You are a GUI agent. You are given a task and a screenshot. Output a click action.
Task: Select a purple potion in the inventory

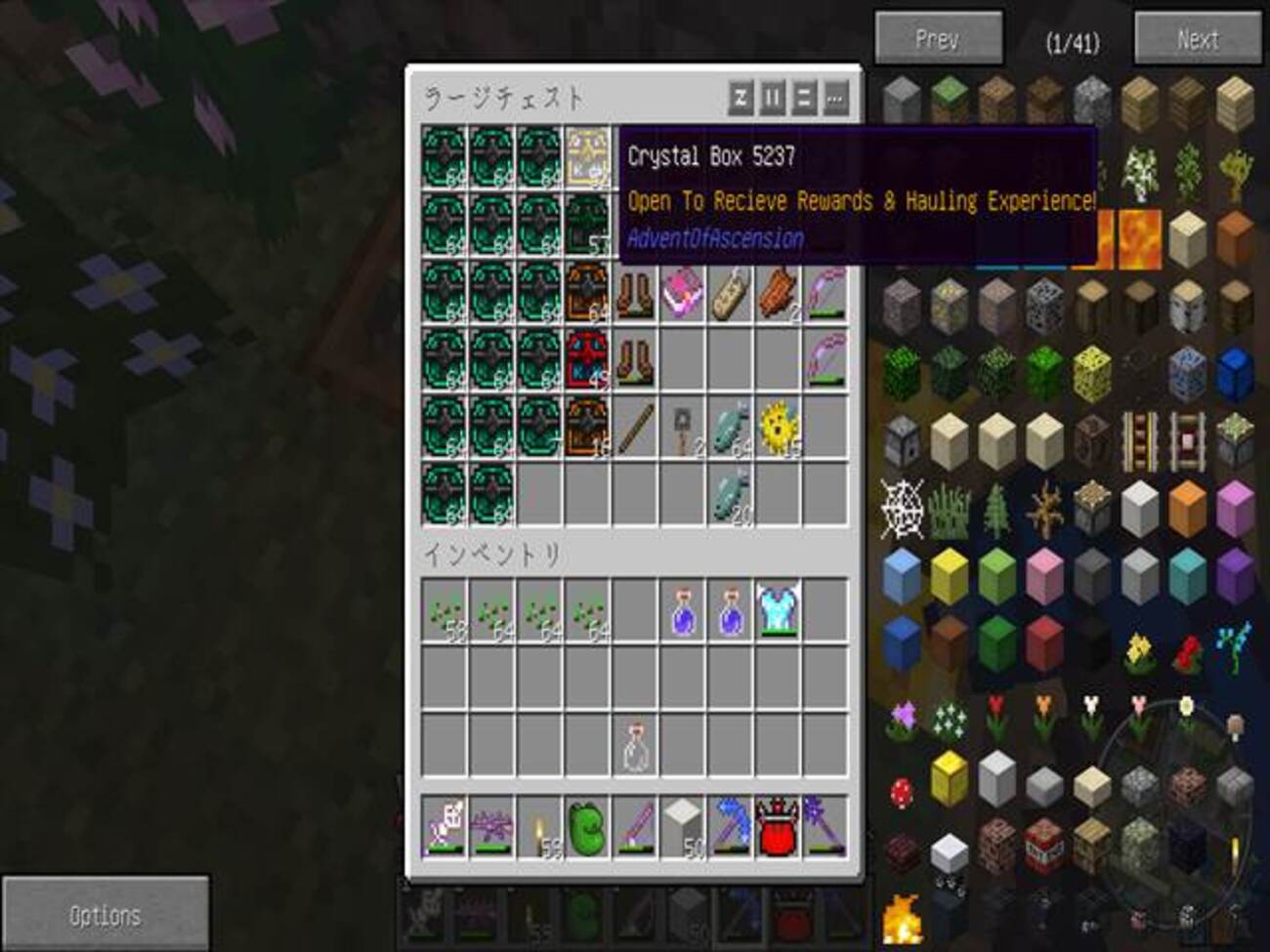pos(681,610)
